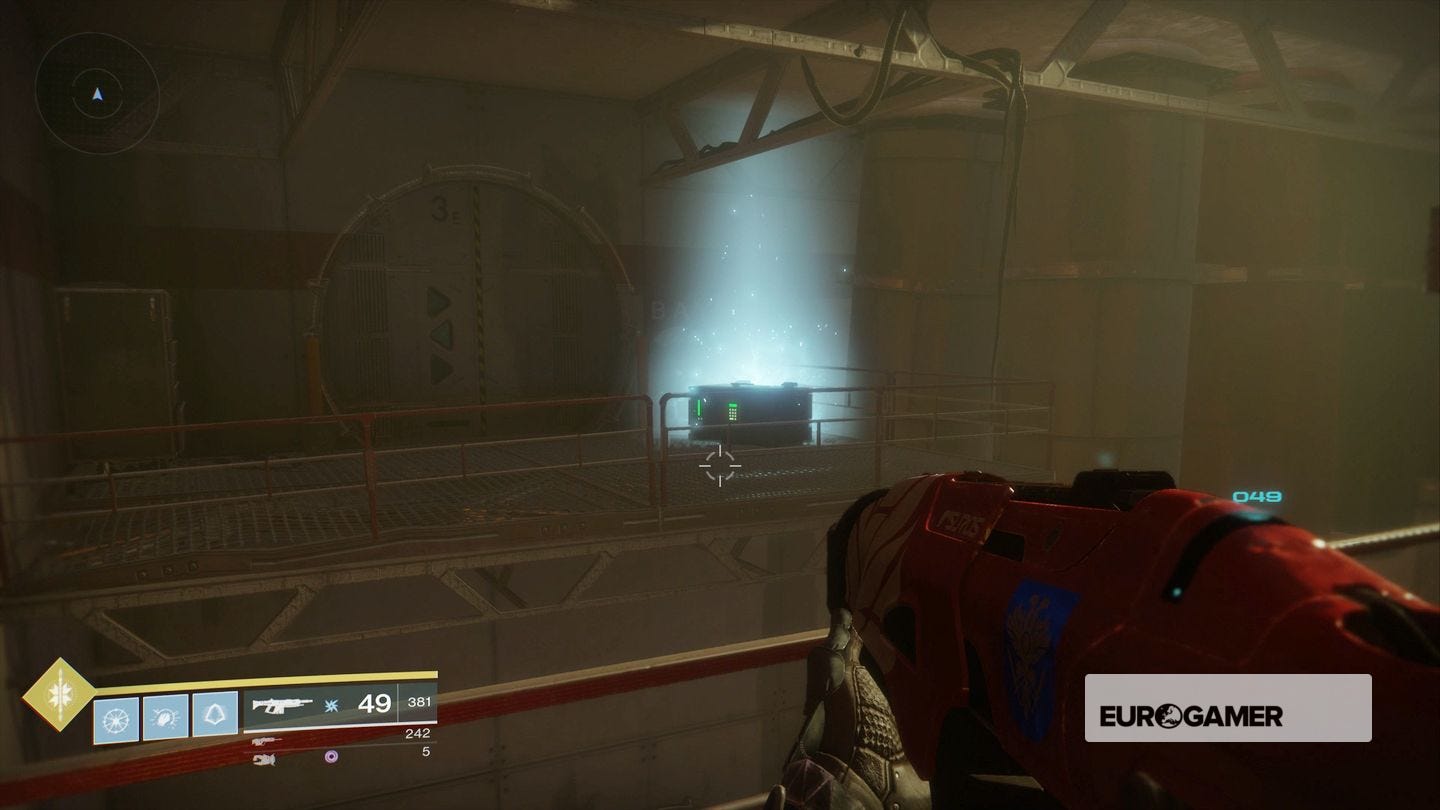Image resolution: width=1440 pixels, height=810 pixels.
Task: Expand the secondary ammo count 242
Action: click(x=418, y=735)
